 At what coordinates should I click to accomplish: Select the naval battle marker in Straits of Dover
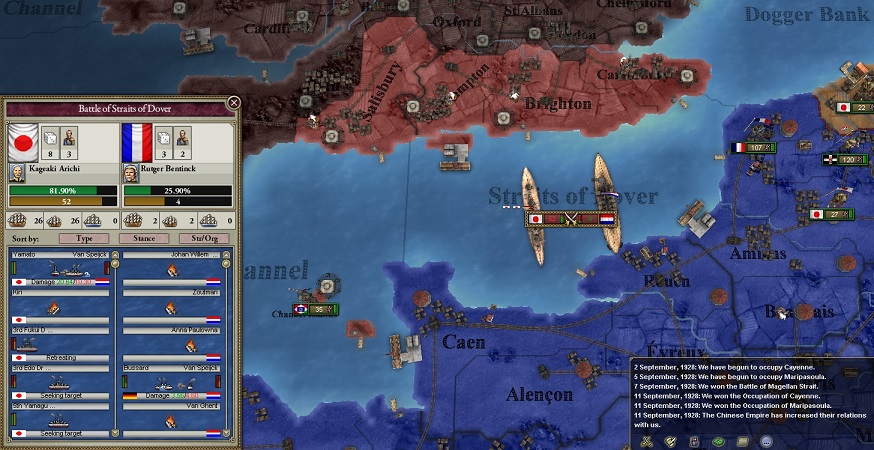tap(570, 218)
